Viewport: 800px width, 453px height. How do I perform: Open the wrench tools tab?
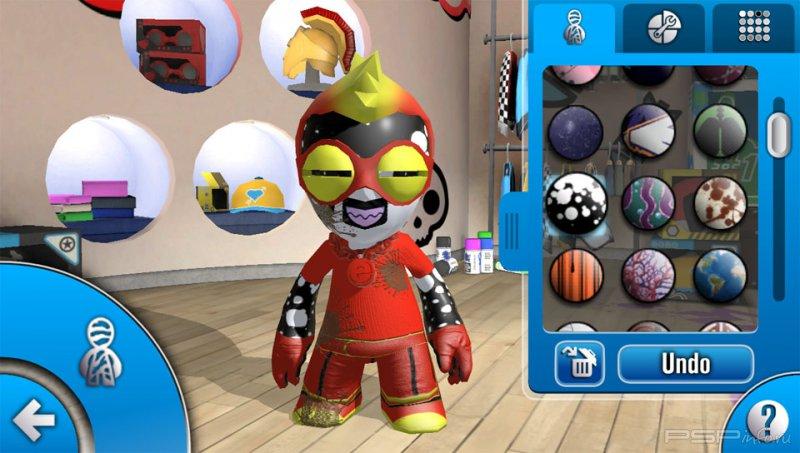(x=663, y=27)
